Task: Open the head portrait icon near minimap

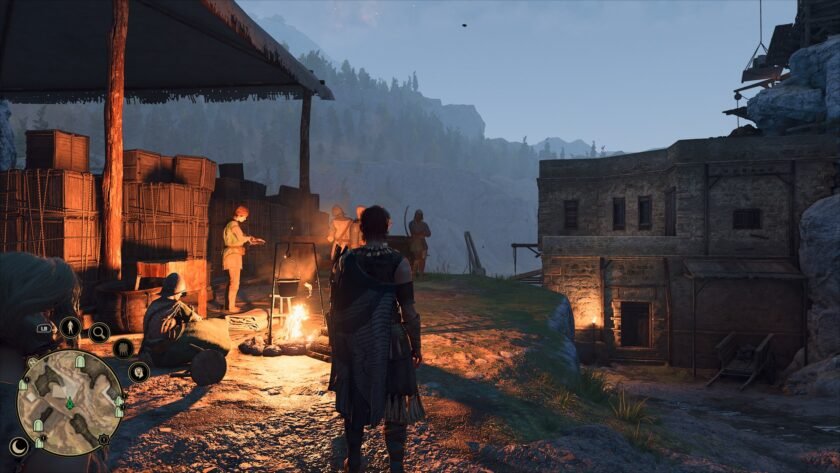Action: tap(138, 371)
